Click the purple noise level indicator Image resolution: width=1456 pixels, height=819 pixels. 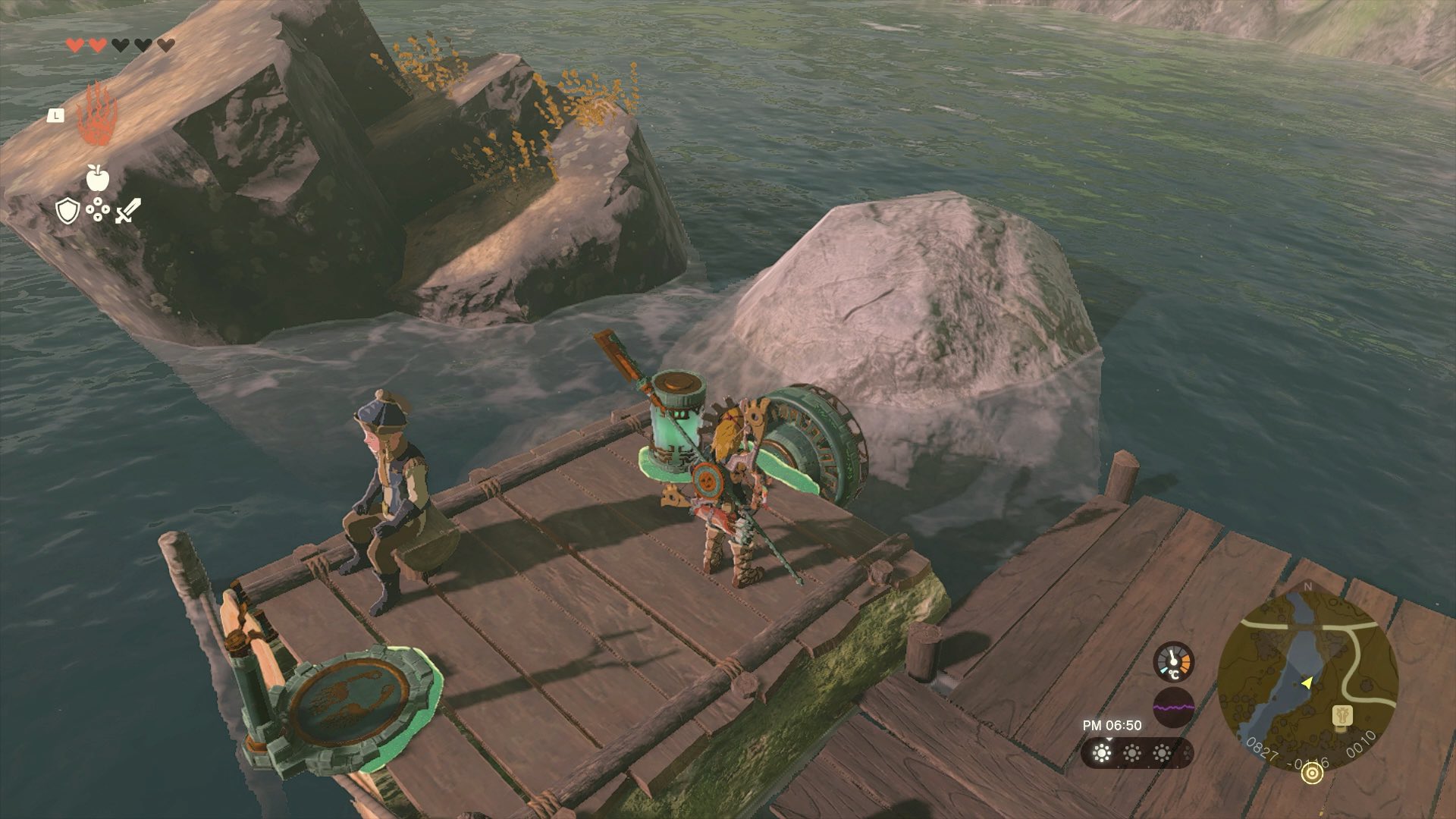pos(1173,707)
